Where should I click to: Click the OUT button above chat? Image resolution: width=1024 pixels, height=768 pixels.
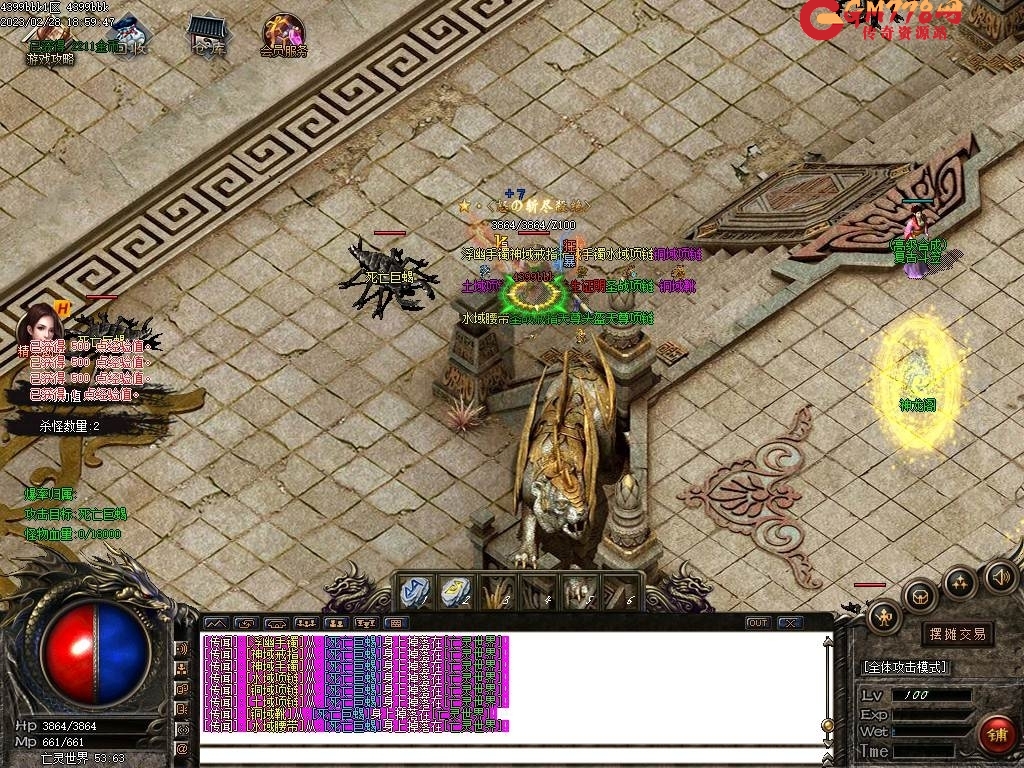point(758,623)
